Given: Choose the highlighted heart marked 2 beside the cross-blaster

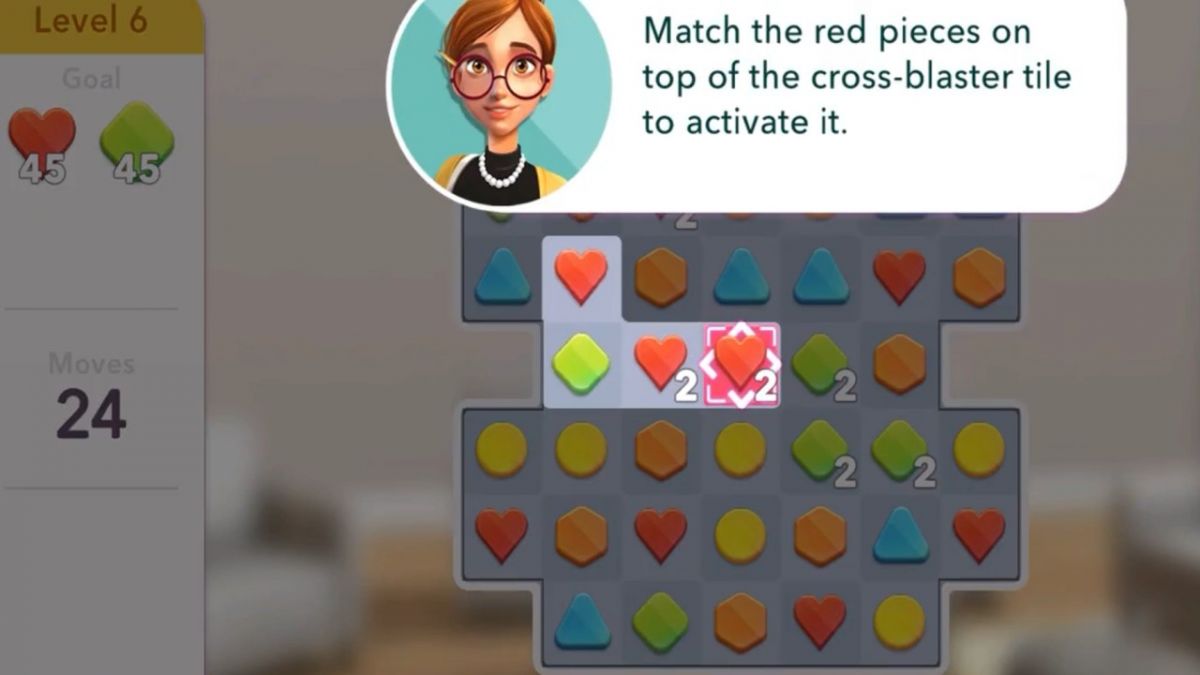Looking at the screenshot, I should pos(661,362).
